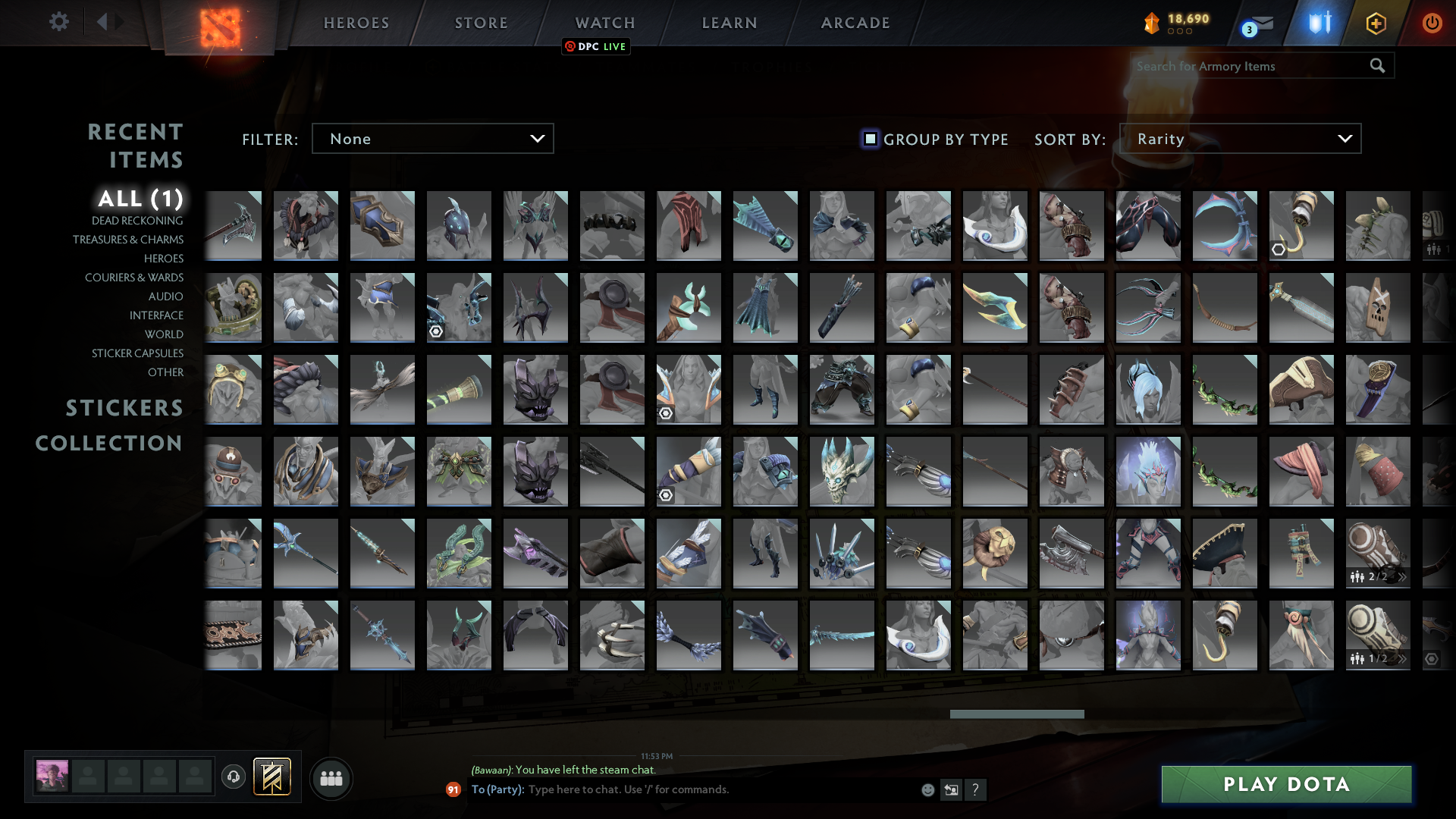Open the emoticon picker in chat bar

coord(927,789)
